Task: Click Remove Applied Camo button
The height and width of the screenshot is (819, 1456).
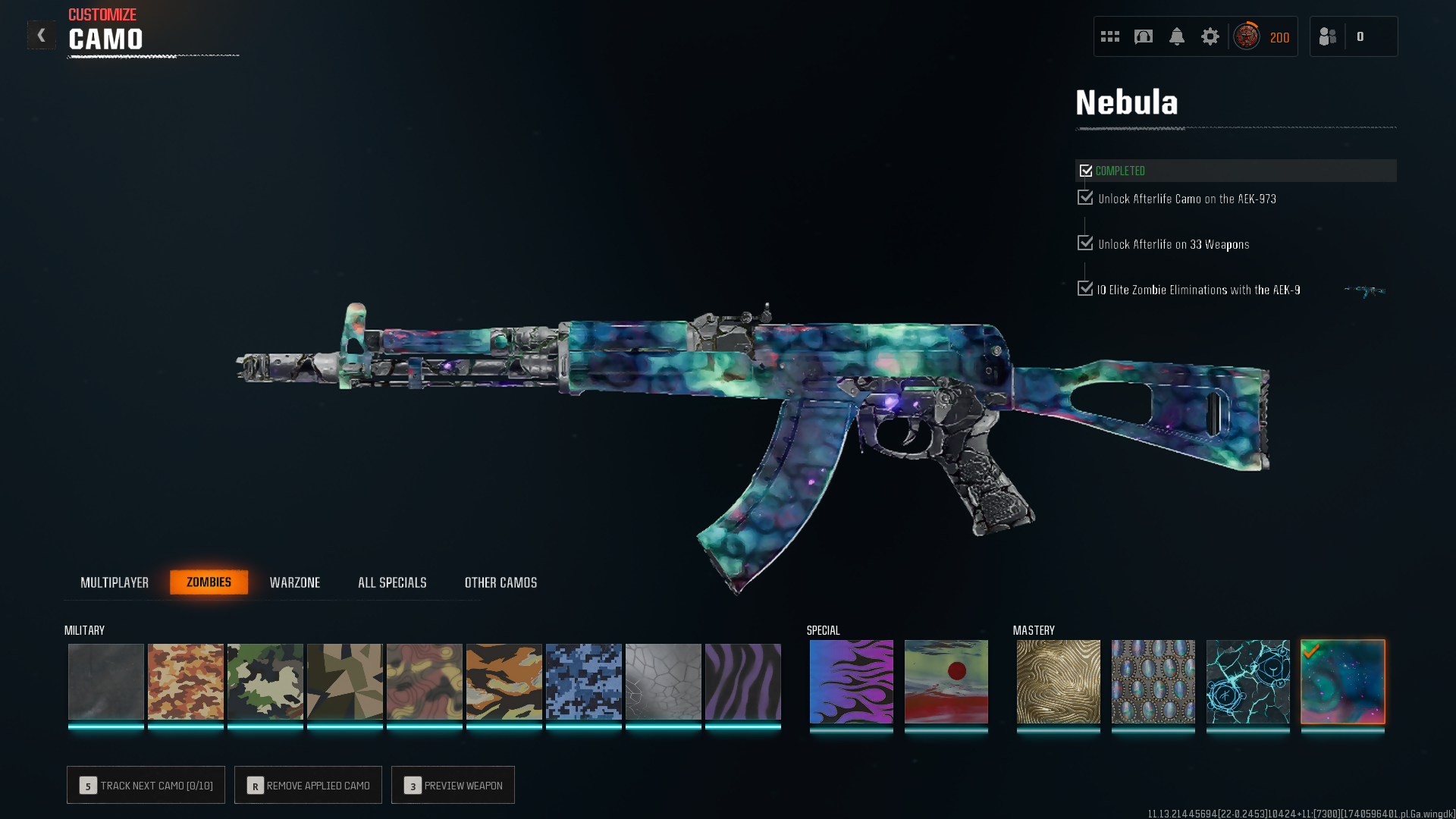Action: coord(308,785)
